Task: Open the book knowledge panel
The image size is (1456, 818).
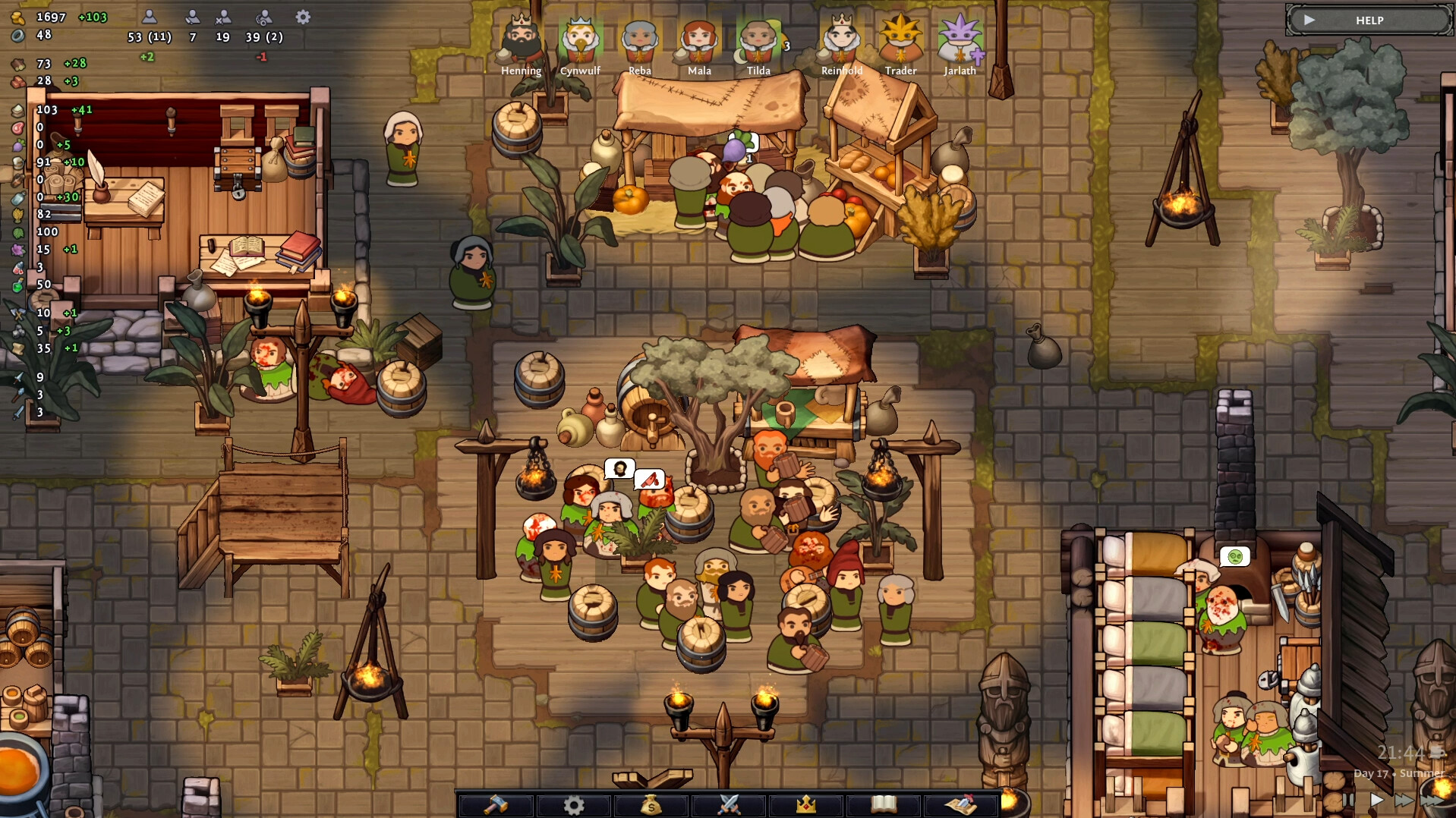Action: point(884,804)
